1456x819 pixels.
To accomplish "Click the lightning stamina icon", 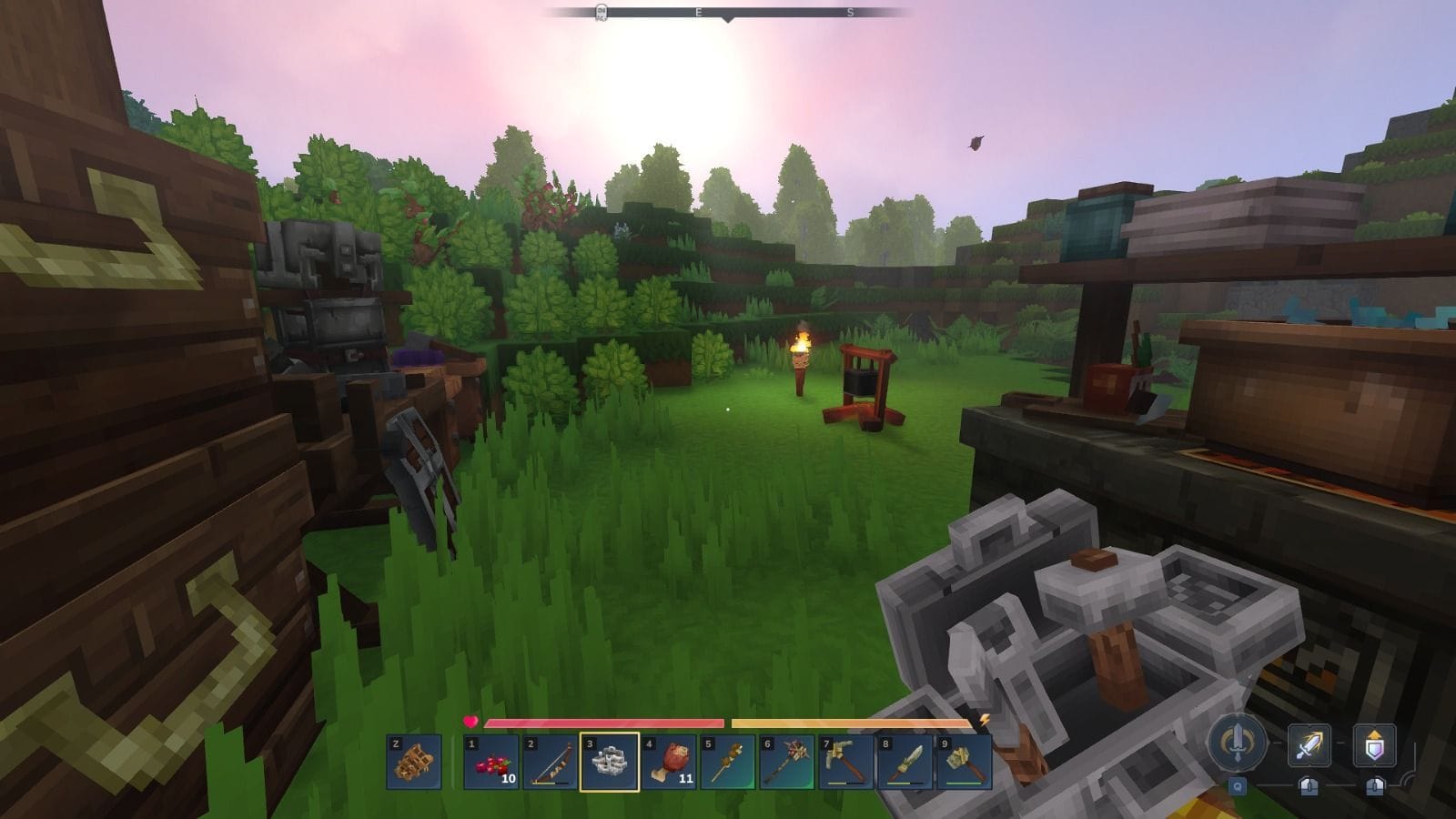I will 985,720.
